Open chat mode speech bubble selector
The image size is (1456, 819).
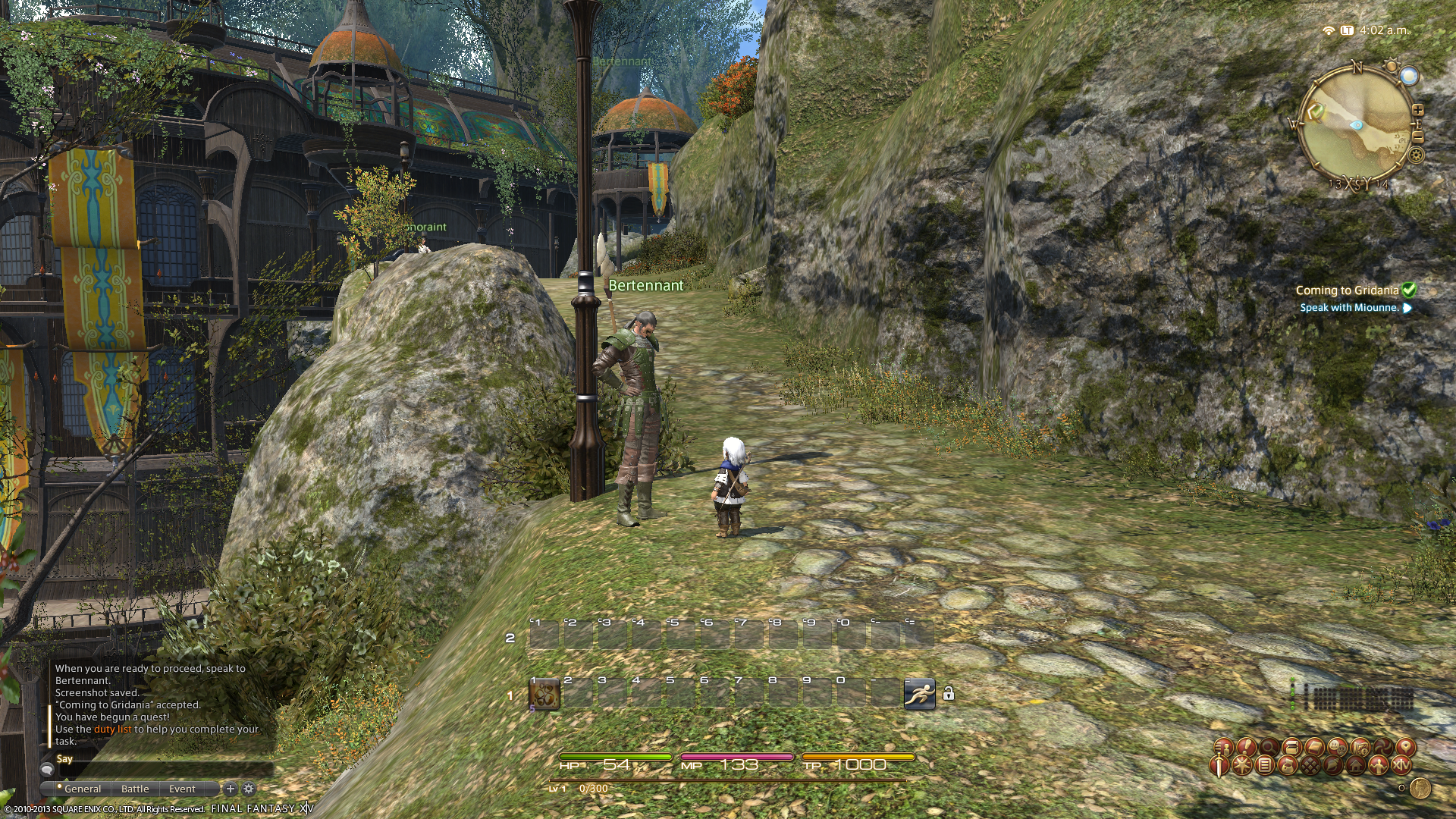47,770
